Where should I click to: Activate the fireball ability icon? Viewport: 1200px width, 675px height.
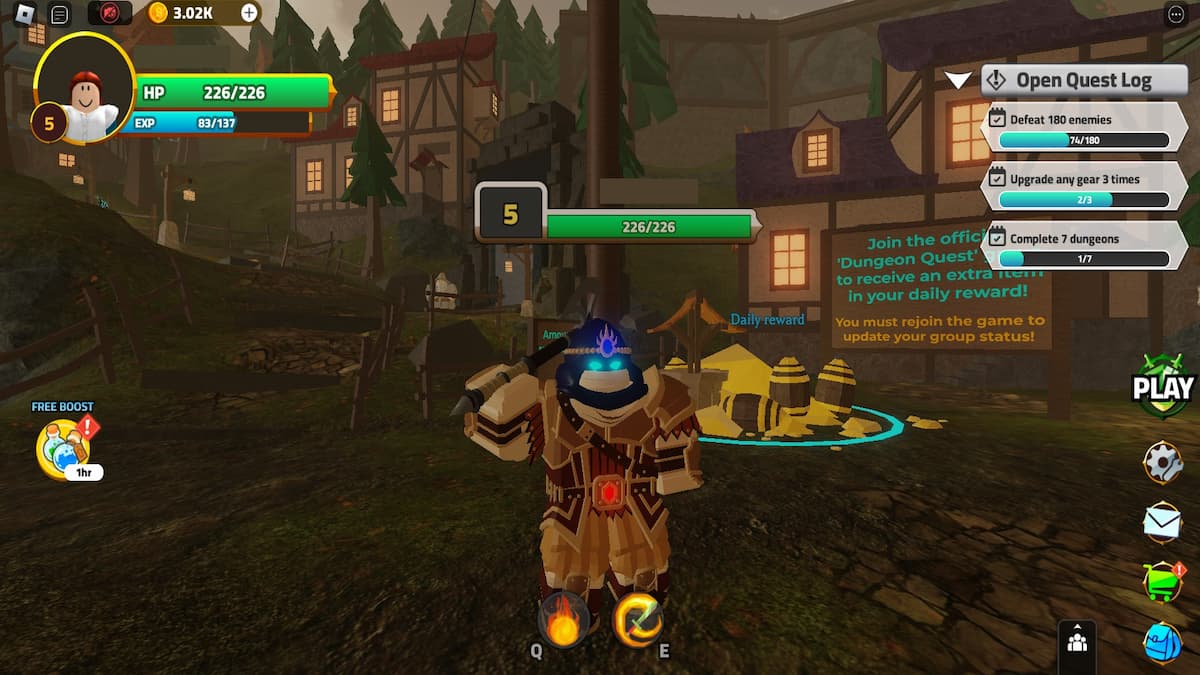(x=563, y=619)
